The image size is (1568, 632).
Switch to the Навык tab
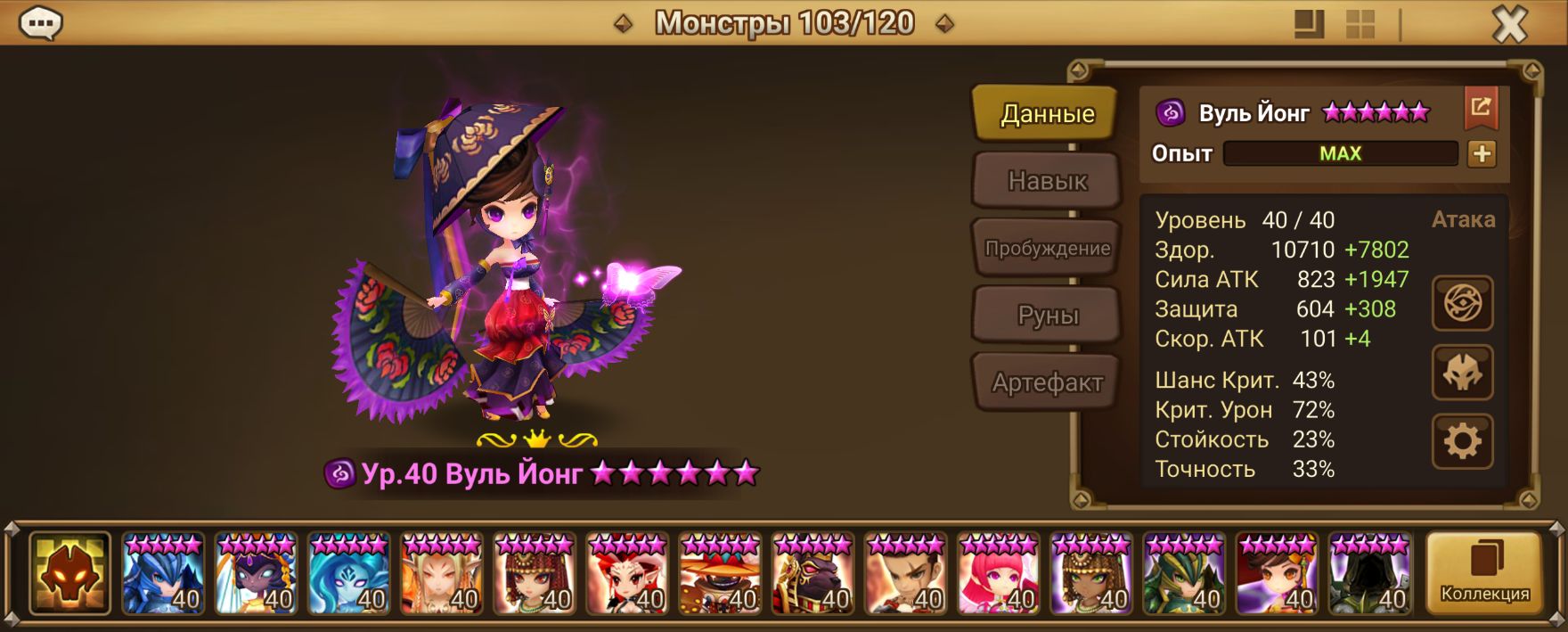coord(1047,181)
